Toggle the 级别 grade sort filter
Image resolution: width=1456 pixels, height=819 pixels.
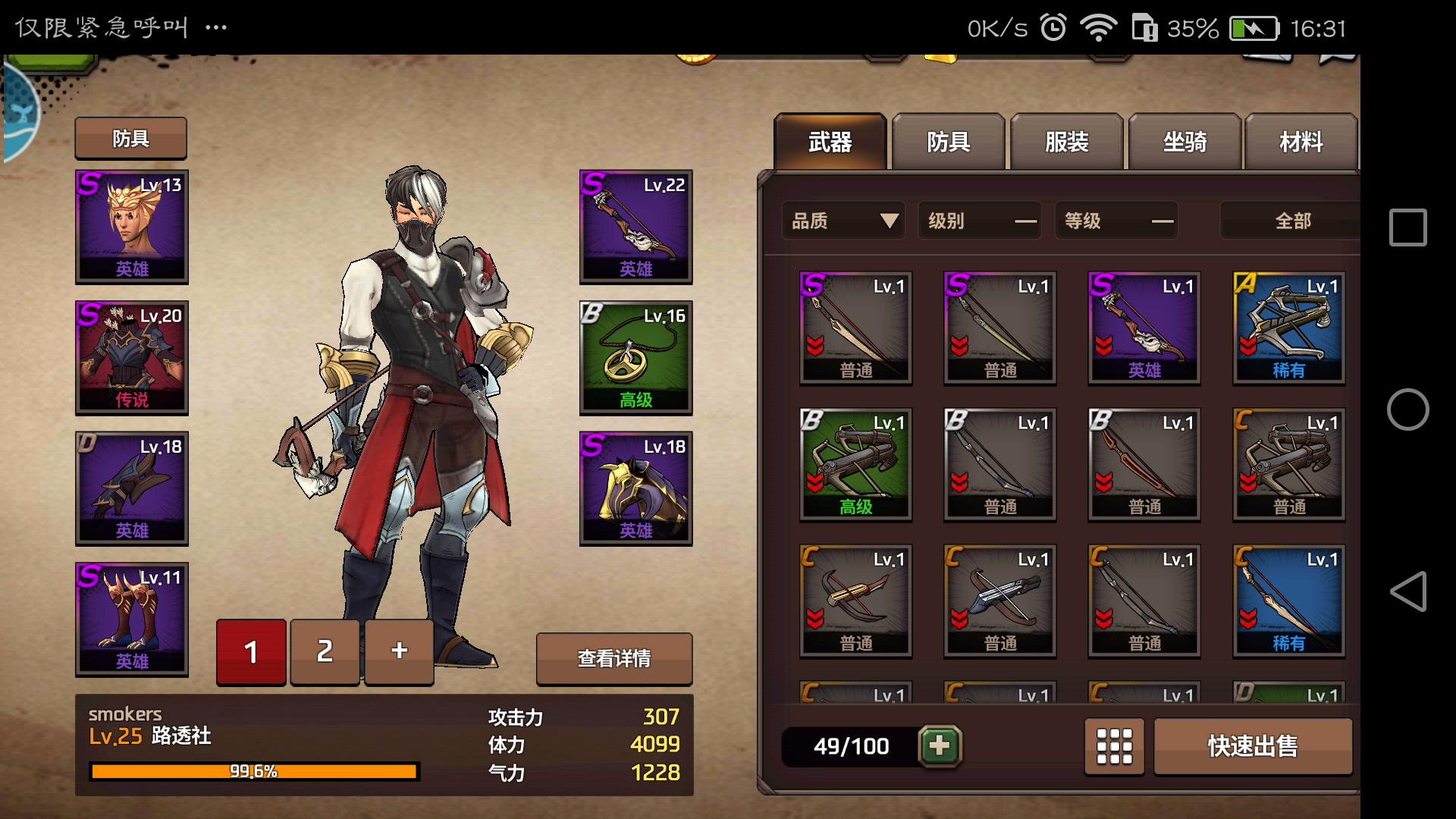pos(980,221)
